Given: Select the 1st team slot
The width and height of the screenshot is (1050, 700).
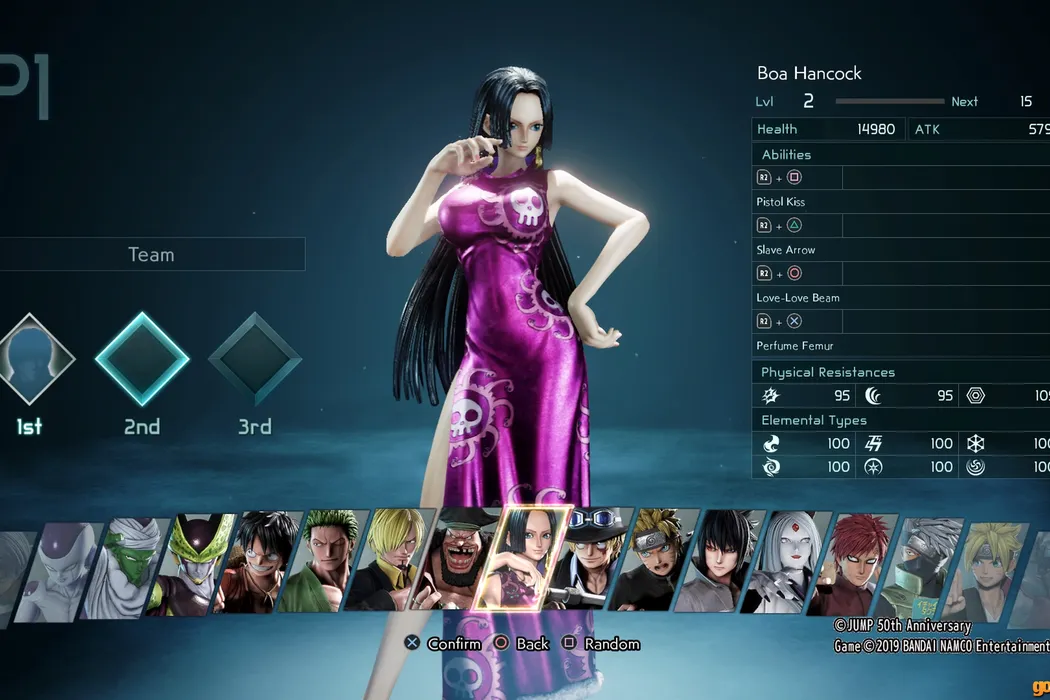Looking at the screenshot, I should [30, 359].
